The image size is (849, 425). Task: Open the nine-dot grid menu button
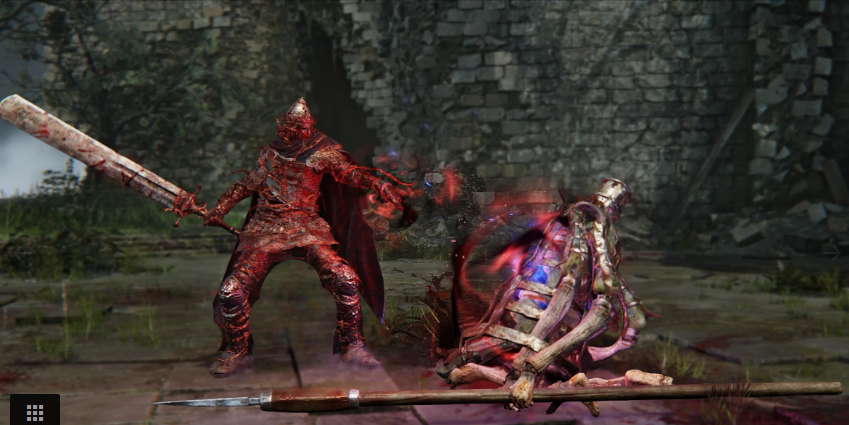(34, 411)
